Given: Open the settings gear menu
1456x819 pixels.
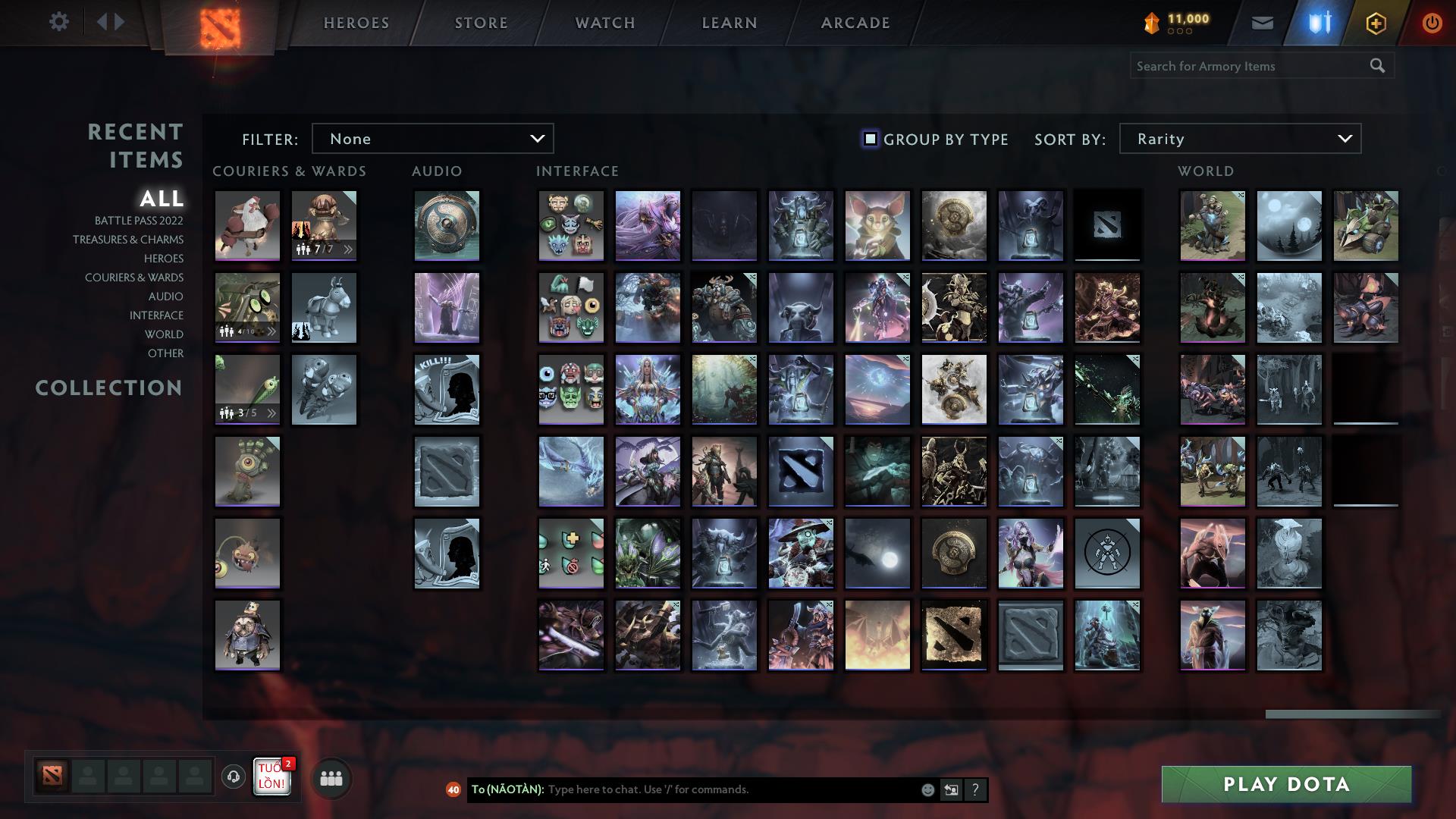Looking at the screenshot, I should click(x=59, y=21).
